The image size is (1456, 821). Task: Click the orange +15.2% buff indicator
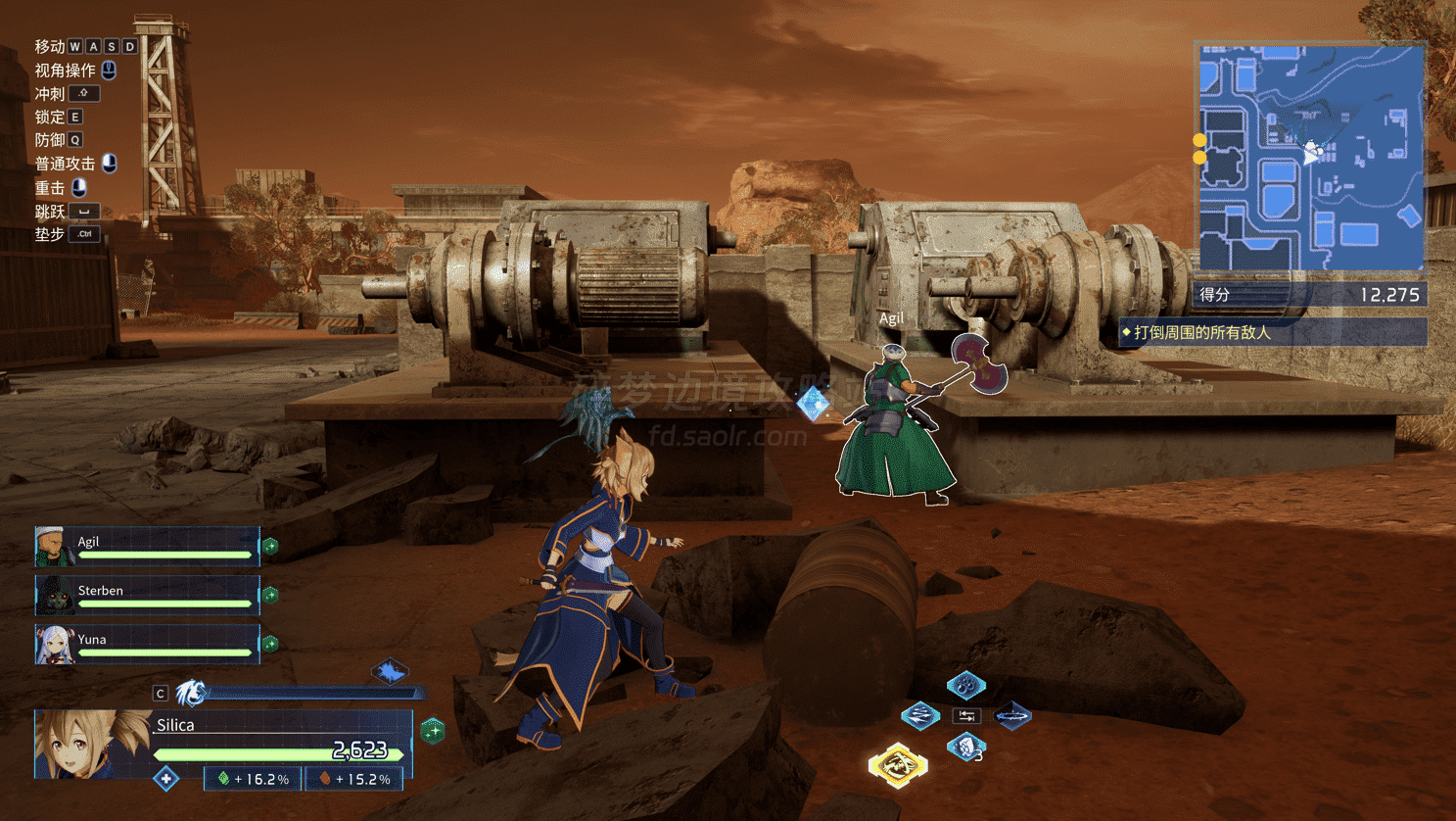(354, 780)
